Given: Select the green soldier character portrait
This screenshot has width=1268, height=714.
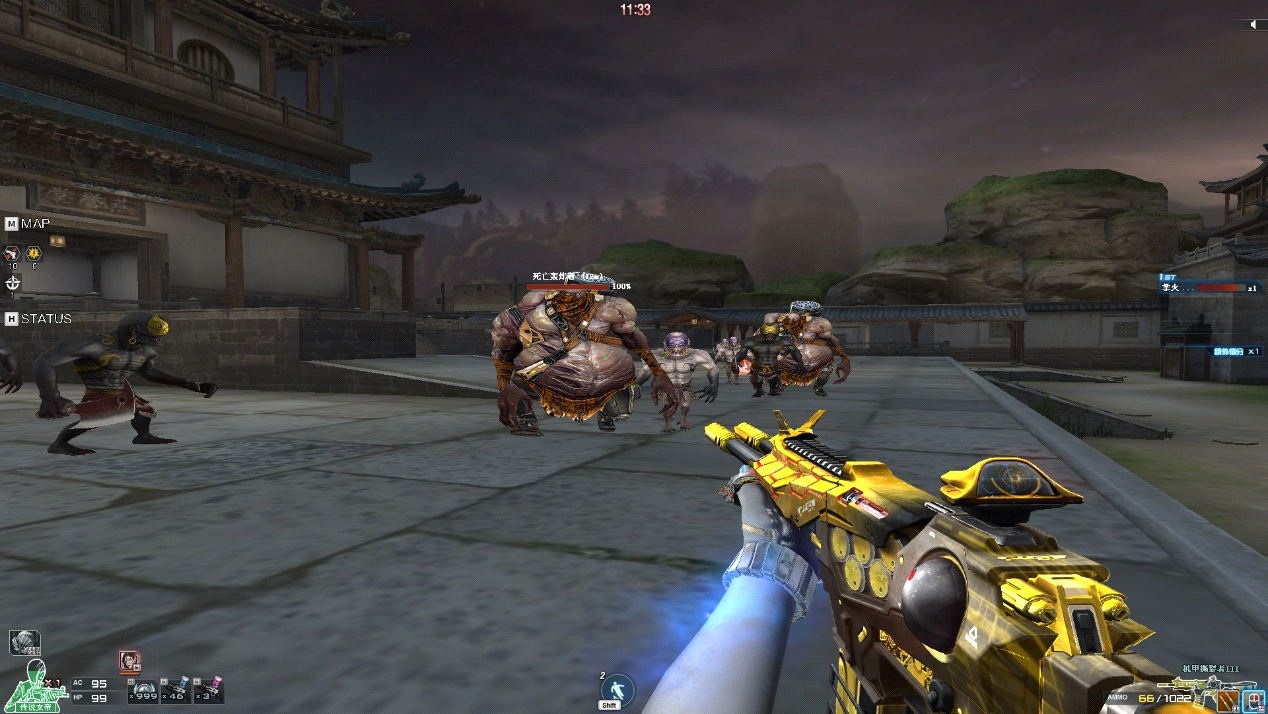Looking at the screenshot, I should pyautogui.click(x=34, y=686).
